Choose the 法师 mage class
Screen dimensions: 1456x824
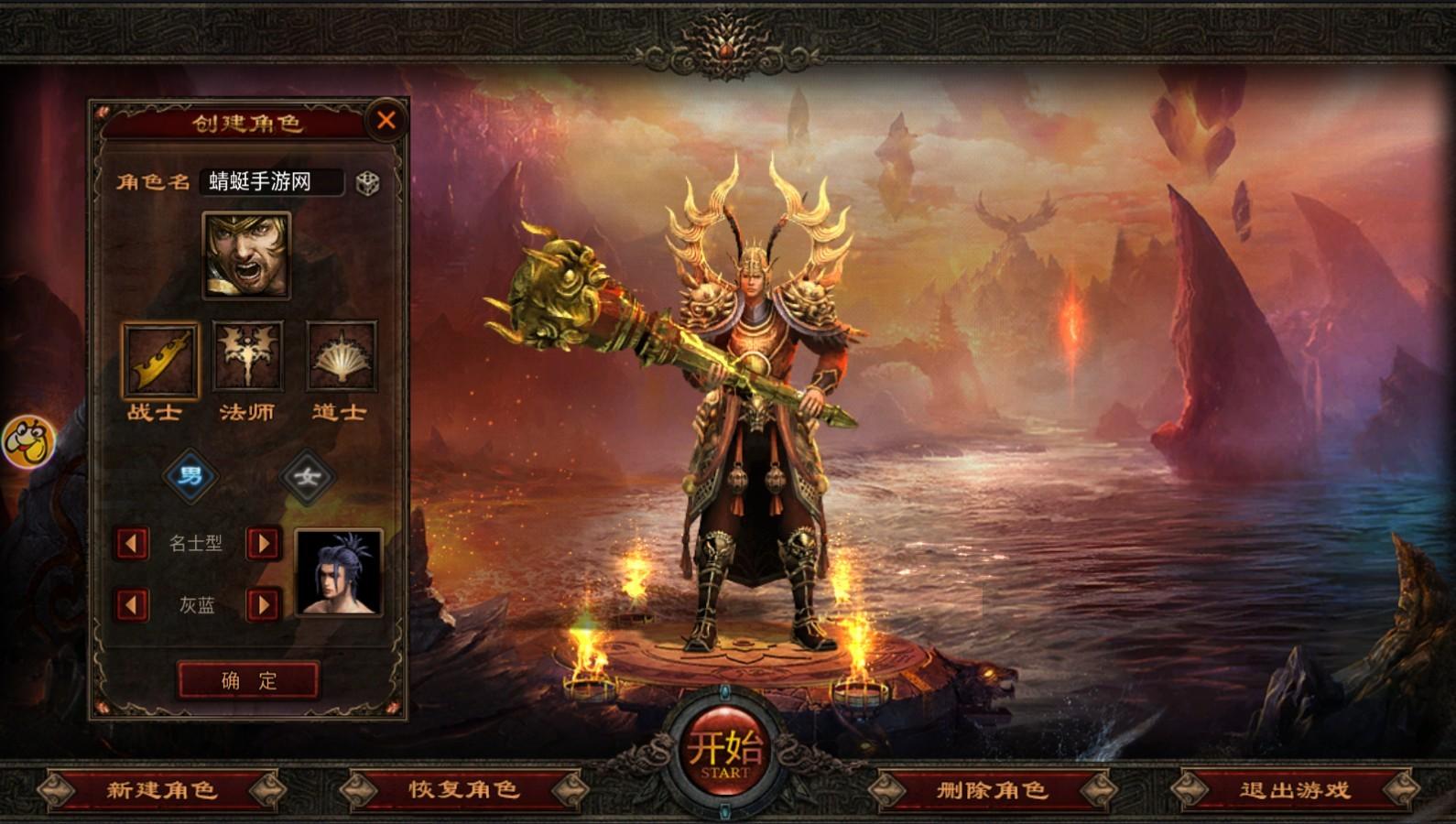pos(248,359)
